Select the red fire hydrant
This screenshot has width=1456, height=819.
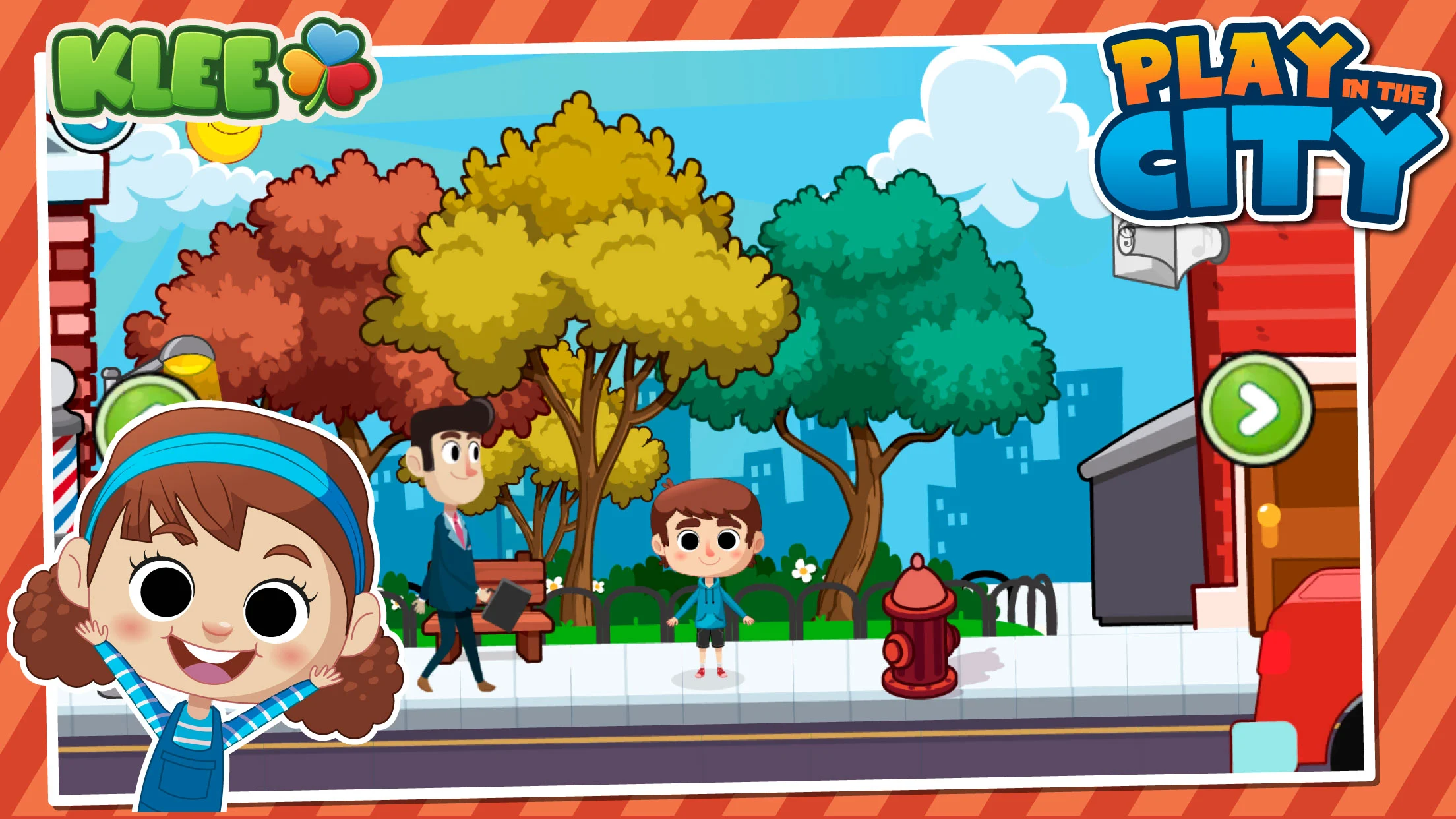919,636
